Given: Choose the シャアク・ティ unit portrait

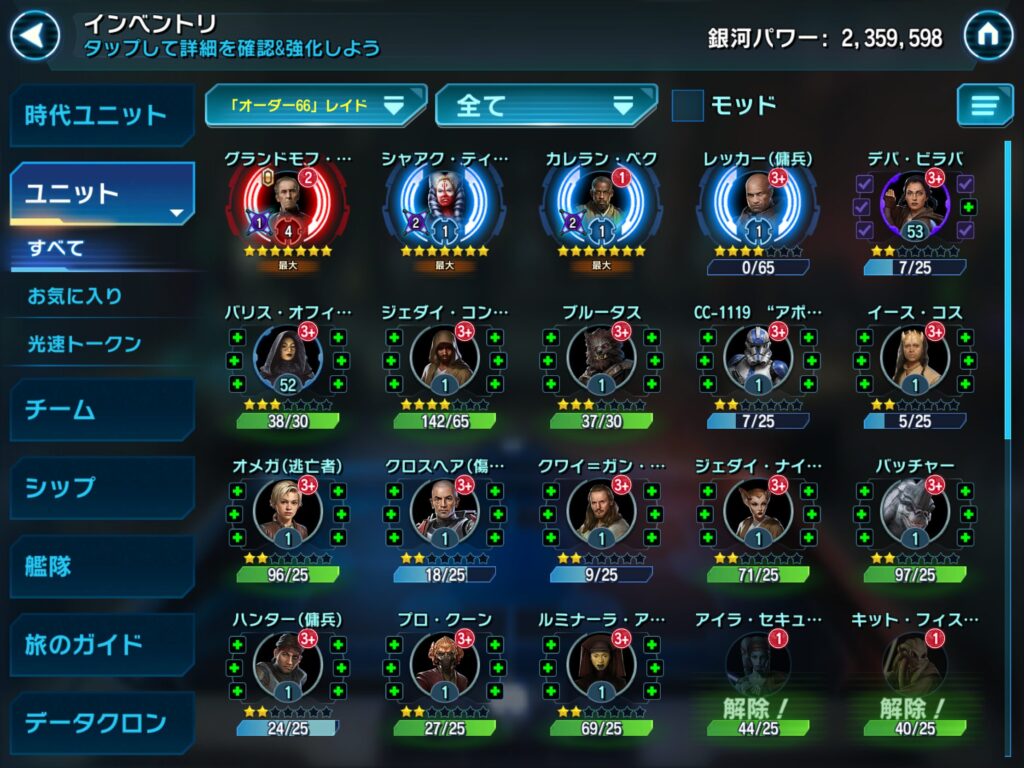Looking at the screenshot, I should click(x=444, y=207).
